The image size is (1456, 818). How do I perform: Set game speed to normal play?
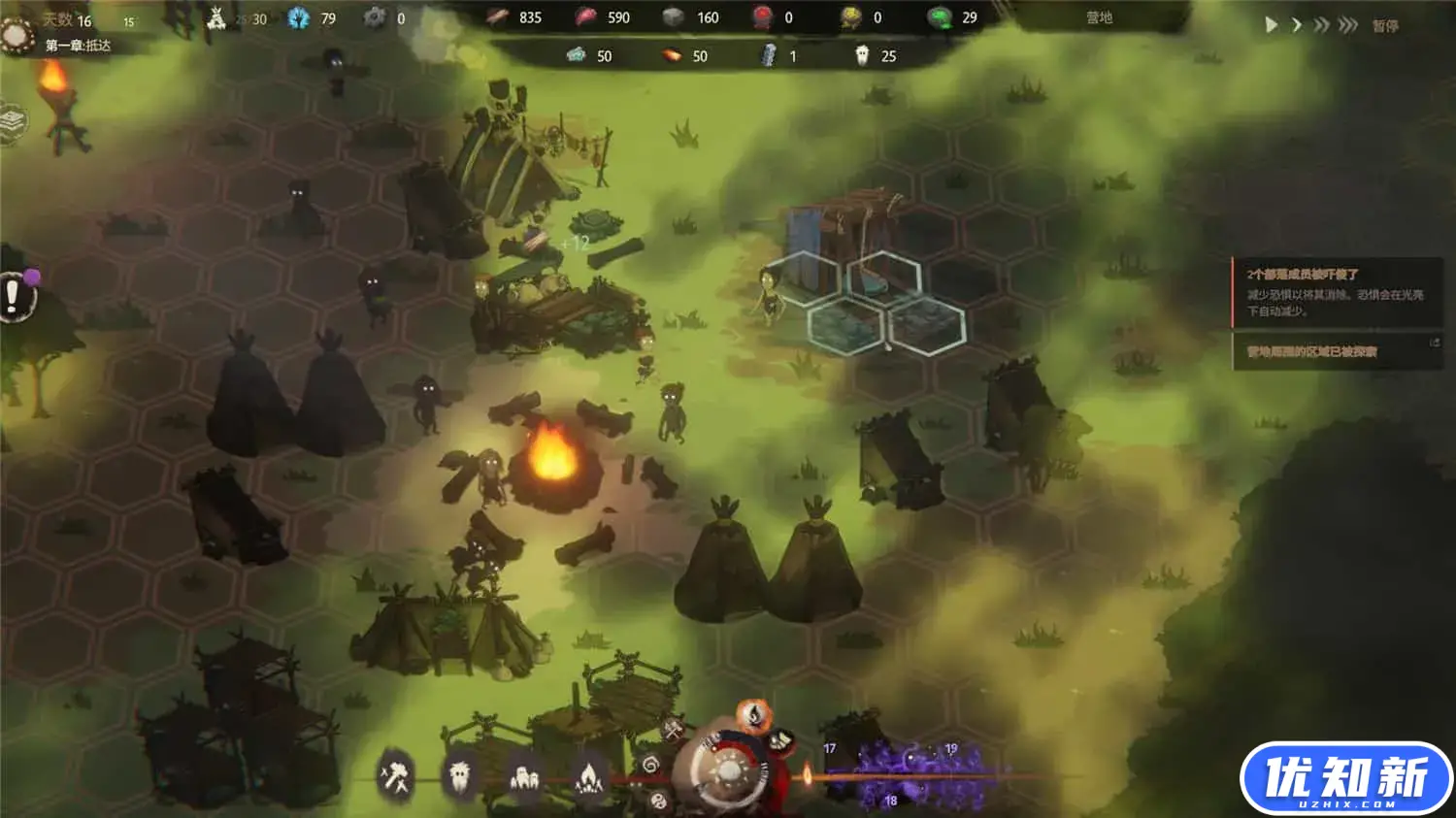[1271, 25]
